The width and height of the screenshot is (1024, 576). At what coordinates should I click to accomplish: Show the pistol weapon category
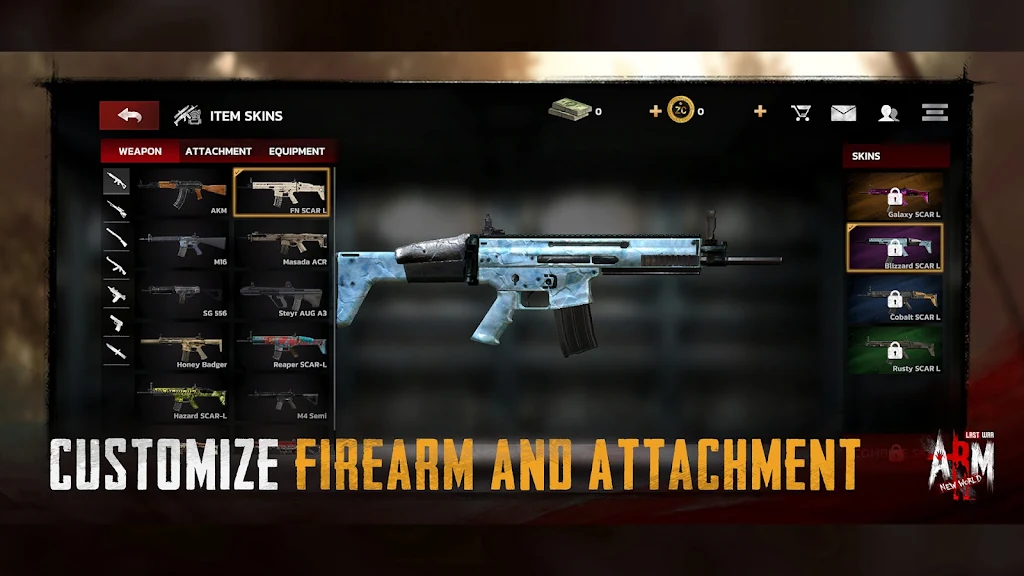pos(117,323)
